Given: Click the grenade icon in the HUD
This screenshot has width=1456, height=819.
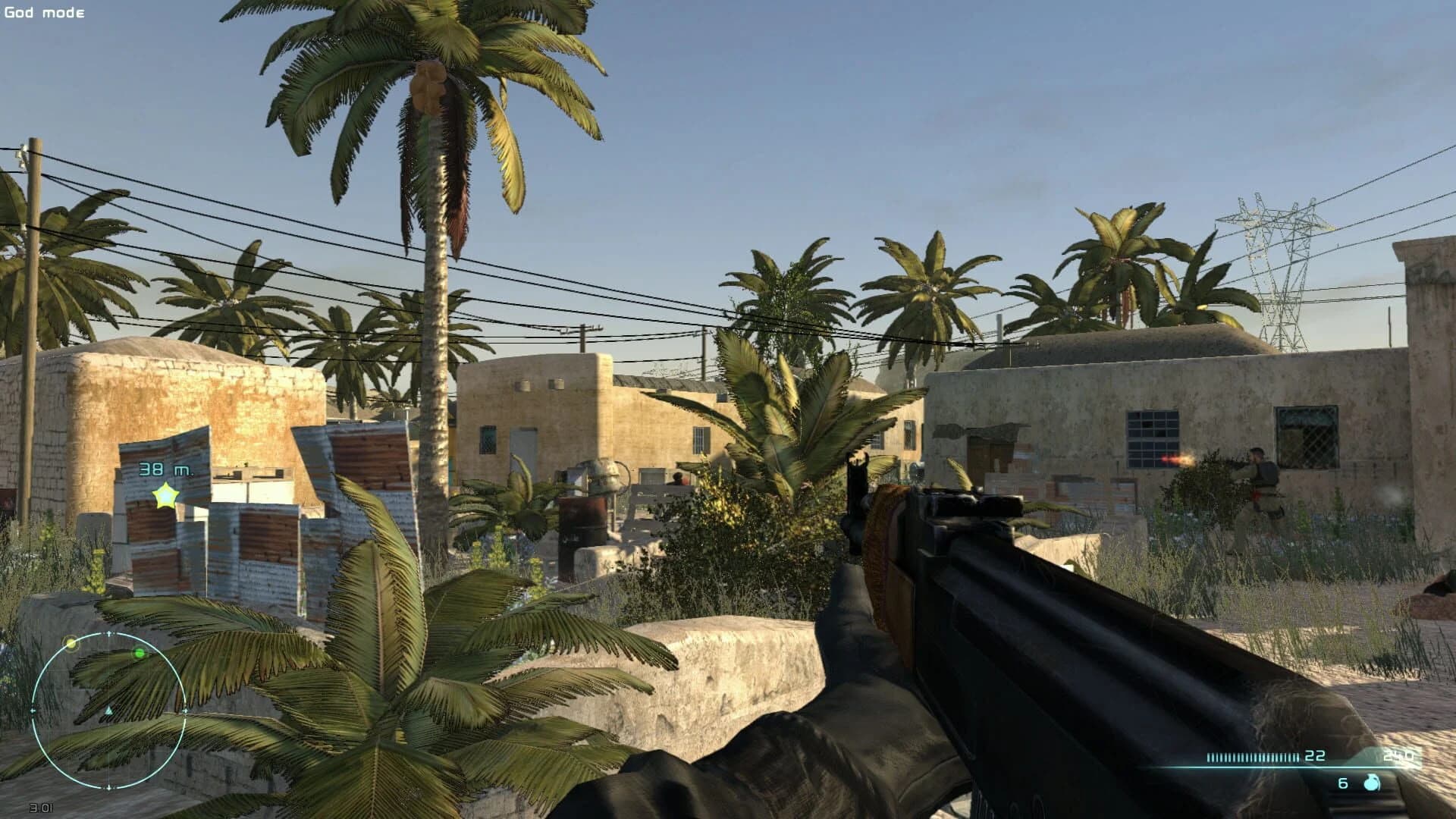Looking at the screenshot, I should tap(1370, 783).
